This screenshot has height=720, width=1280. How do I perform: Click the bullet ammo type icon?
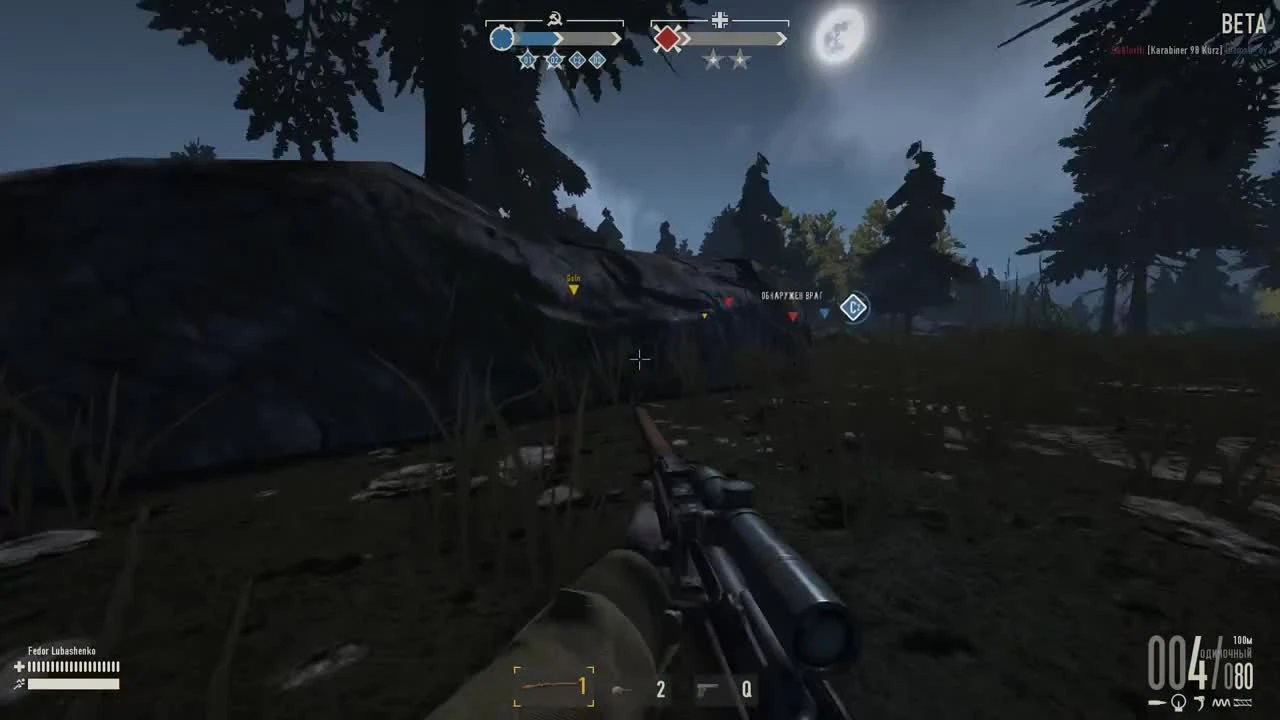click(x=1154, y=703)
